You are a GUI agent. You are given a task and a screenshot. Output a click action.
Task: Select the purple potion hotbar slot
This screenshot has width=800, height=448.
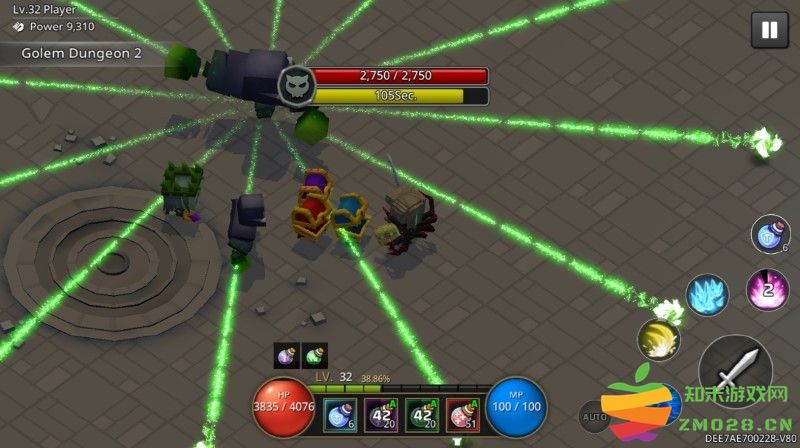(x=381, y=411)
